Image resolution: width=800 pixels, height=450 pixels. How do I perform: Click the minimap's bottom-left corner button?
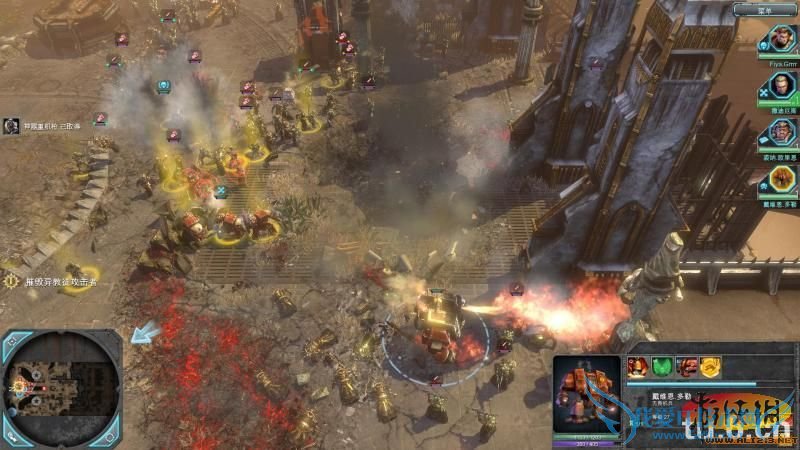coord(12,436)
